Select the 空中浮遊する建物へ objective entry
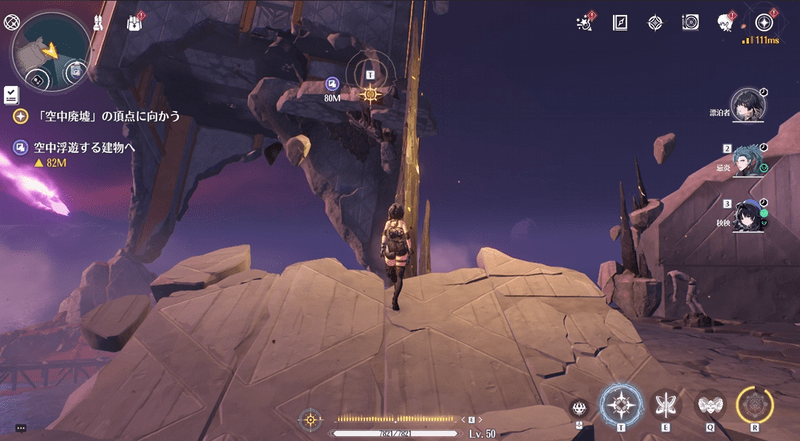Screen dimensions: 800x441 tap(85, 147)
